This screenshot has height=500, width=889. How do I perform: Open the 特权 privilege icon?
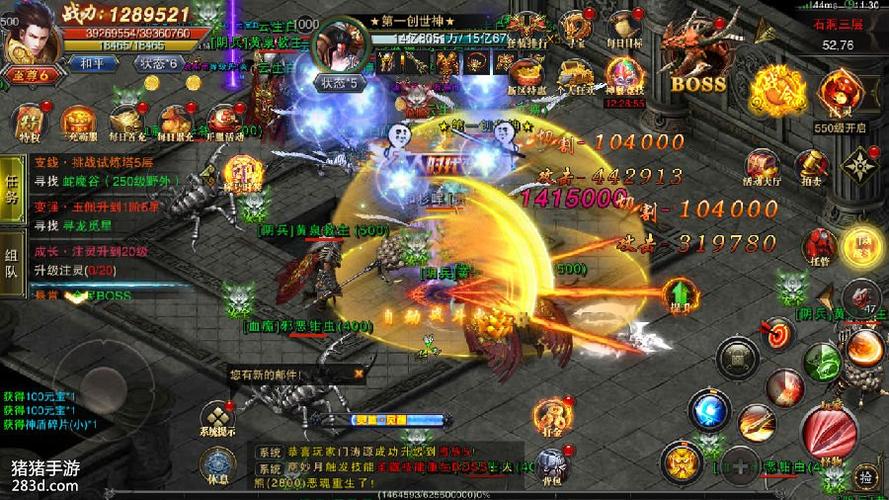click(27, 121)
